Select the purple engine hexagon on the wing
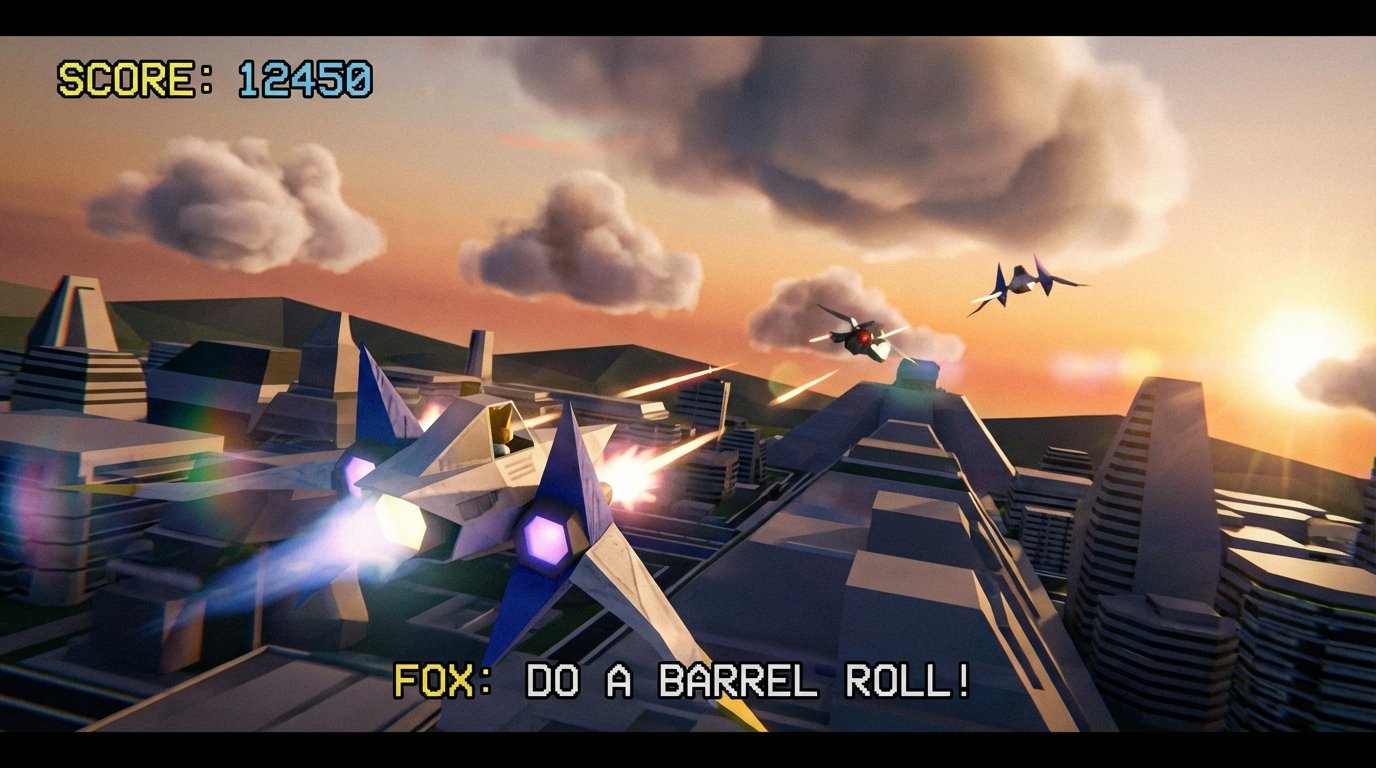The width and height of the screenshot is (1376, 768). tap(548, 540)
